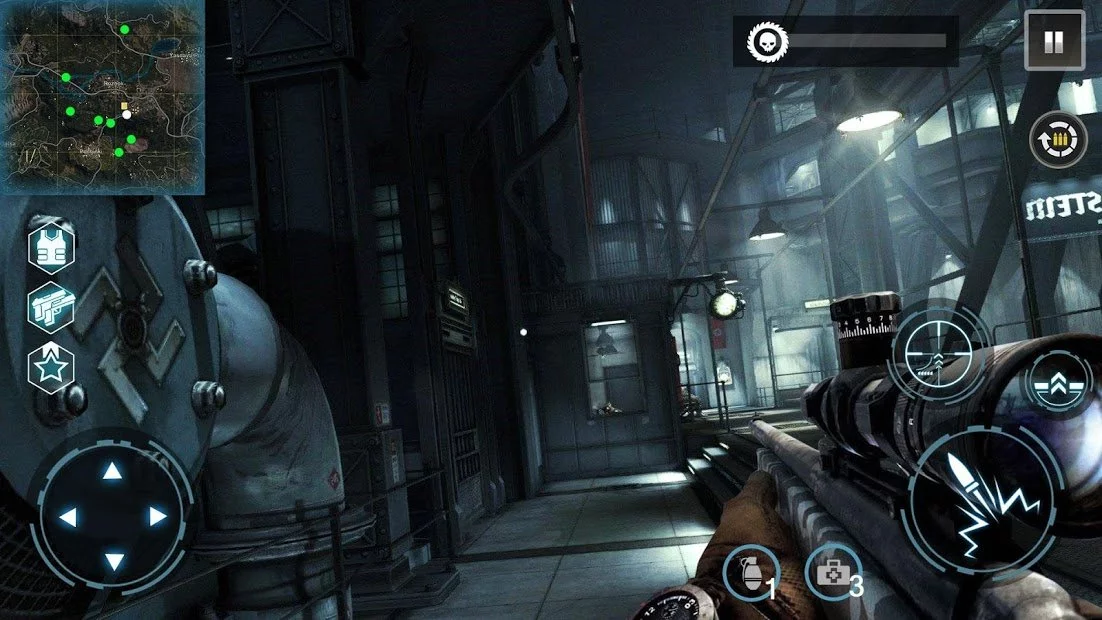Switch weapon using the gun icon

[x=50, y=305]
